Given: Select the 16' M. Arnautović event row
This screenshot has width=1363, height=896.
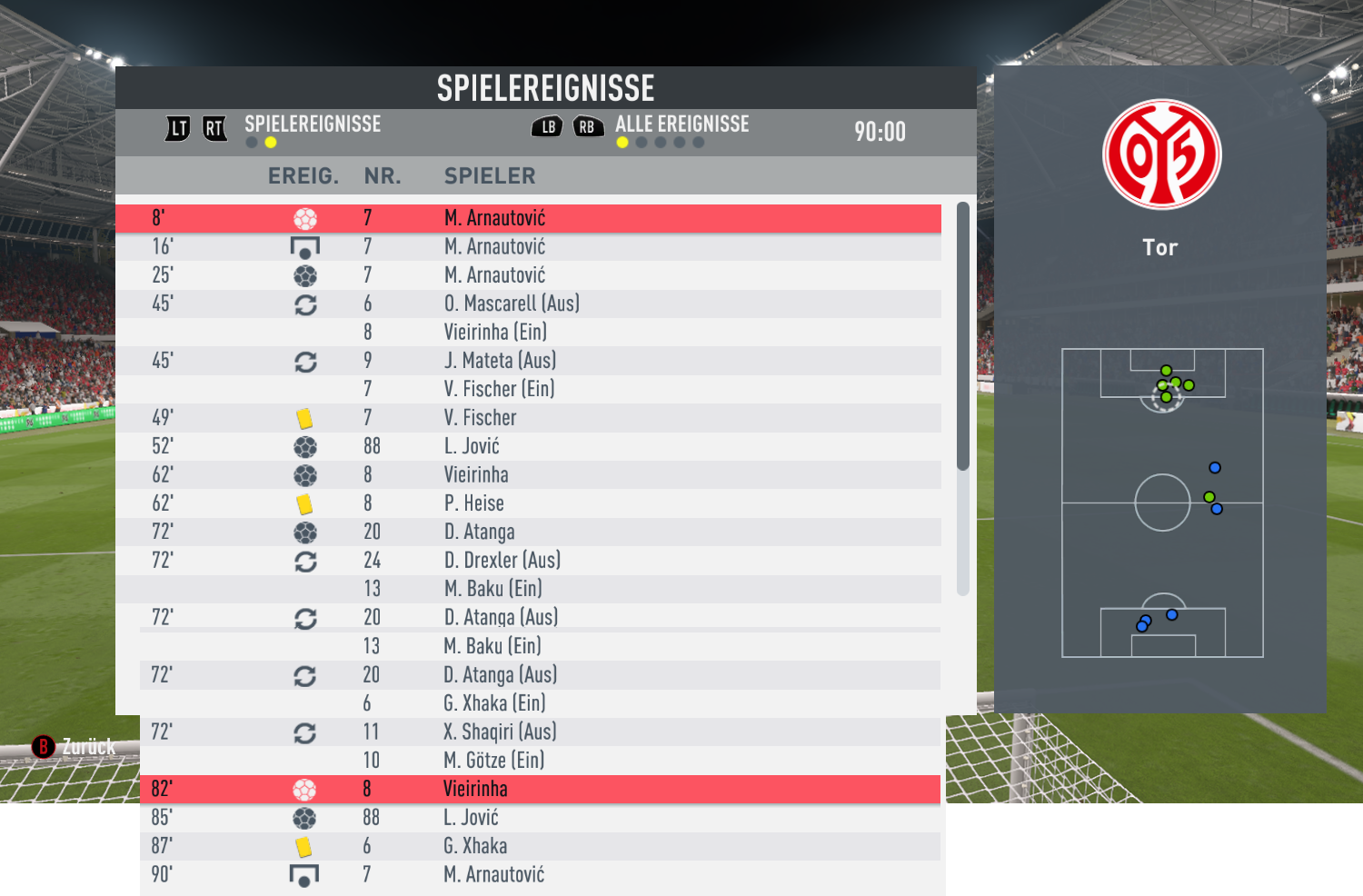Looking at the screenshot, I should [528, 246].
